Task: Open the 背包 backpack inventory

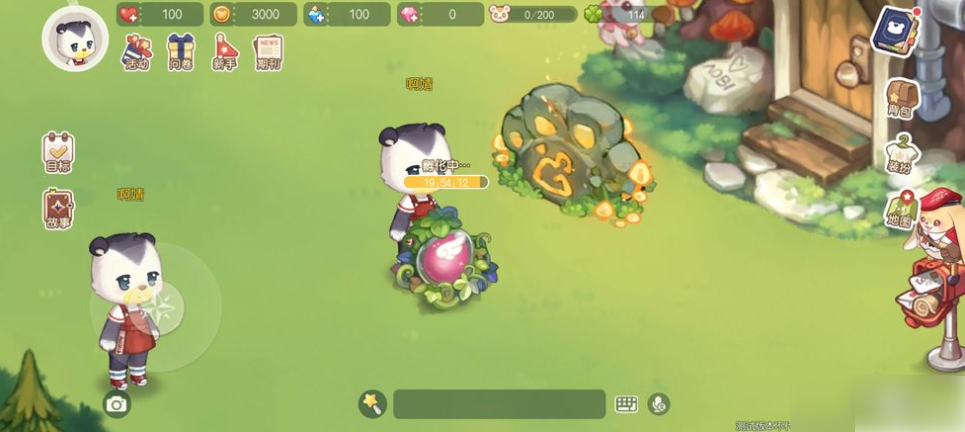Action: 901,99
